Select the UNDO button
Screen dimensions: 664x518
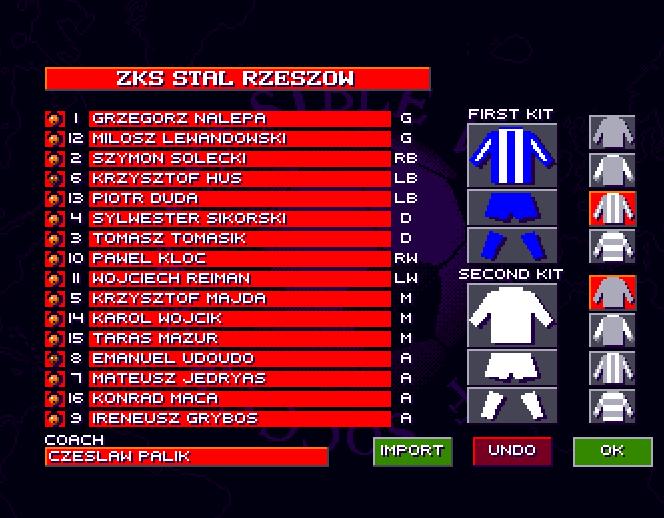point(512,451)
